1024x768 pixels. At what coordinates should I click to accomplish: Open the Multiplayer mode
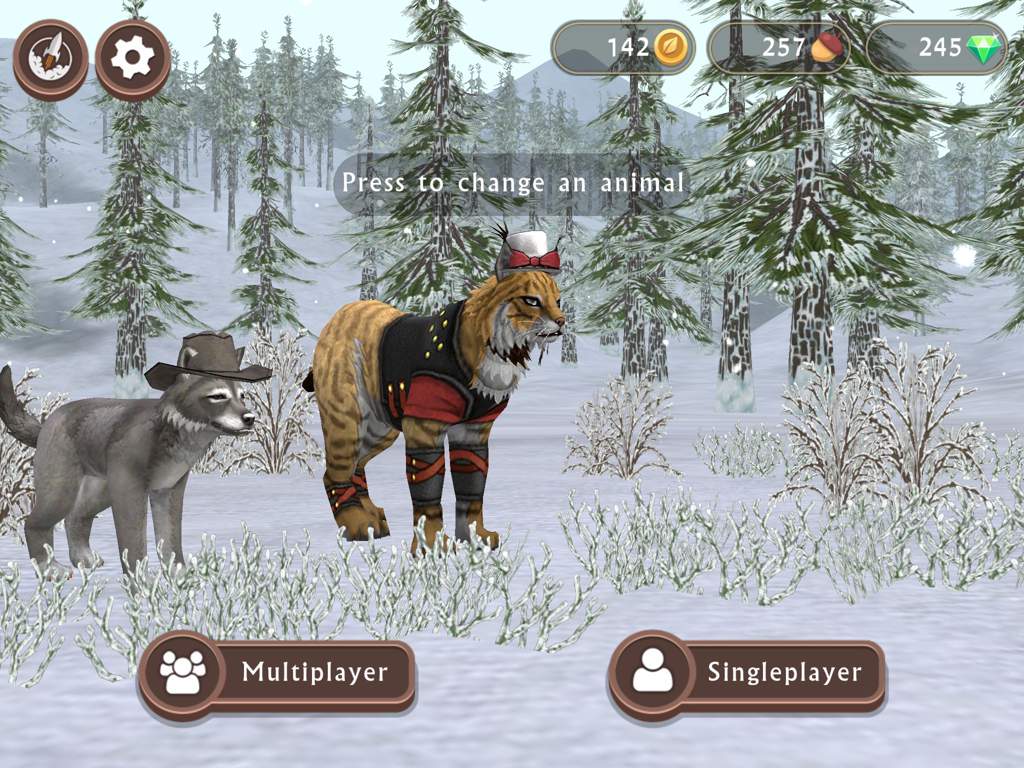pyautogui.click(x=277, y=672)
